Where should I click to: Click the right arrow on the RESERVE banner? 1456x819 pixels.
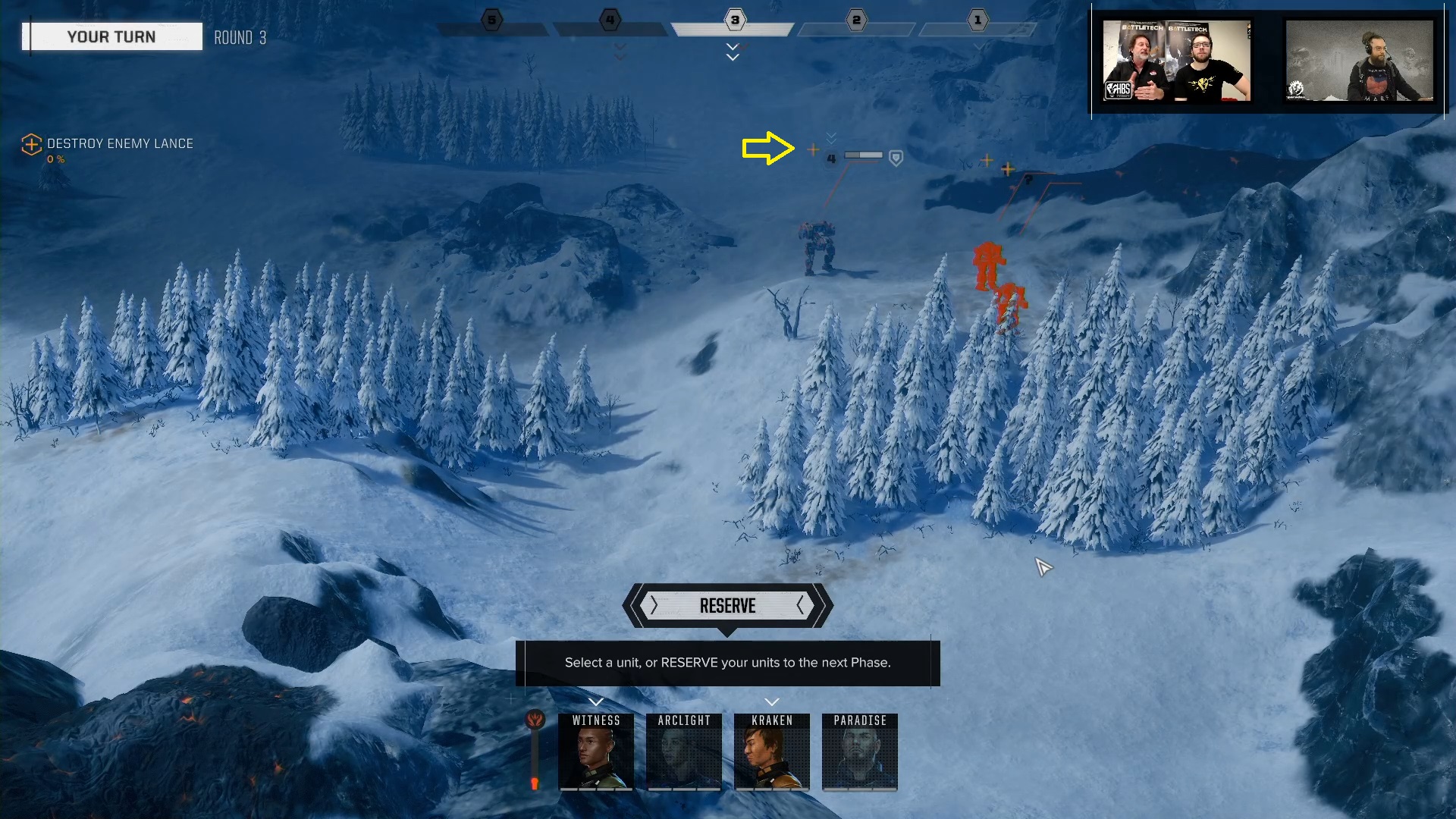tap(801, 606)
